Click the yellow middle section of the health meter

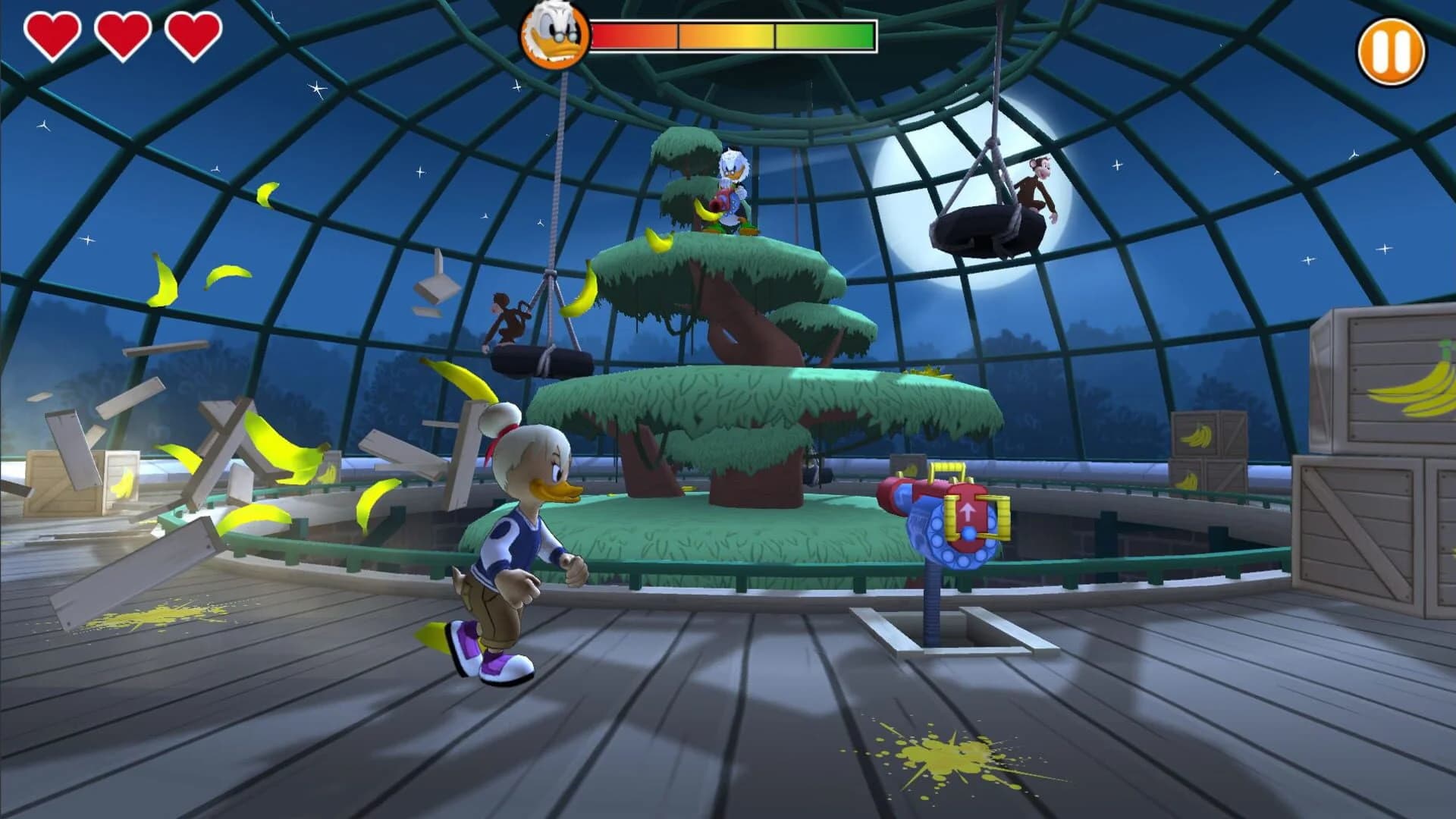click(724, 33)
